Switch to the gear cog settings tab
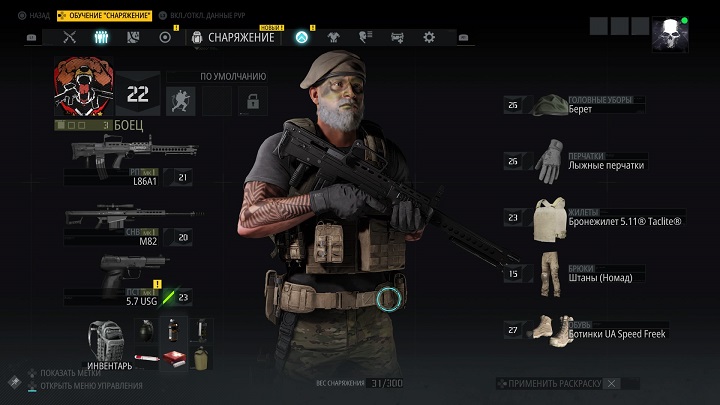The image size is (720, 405). coord(429,37)
